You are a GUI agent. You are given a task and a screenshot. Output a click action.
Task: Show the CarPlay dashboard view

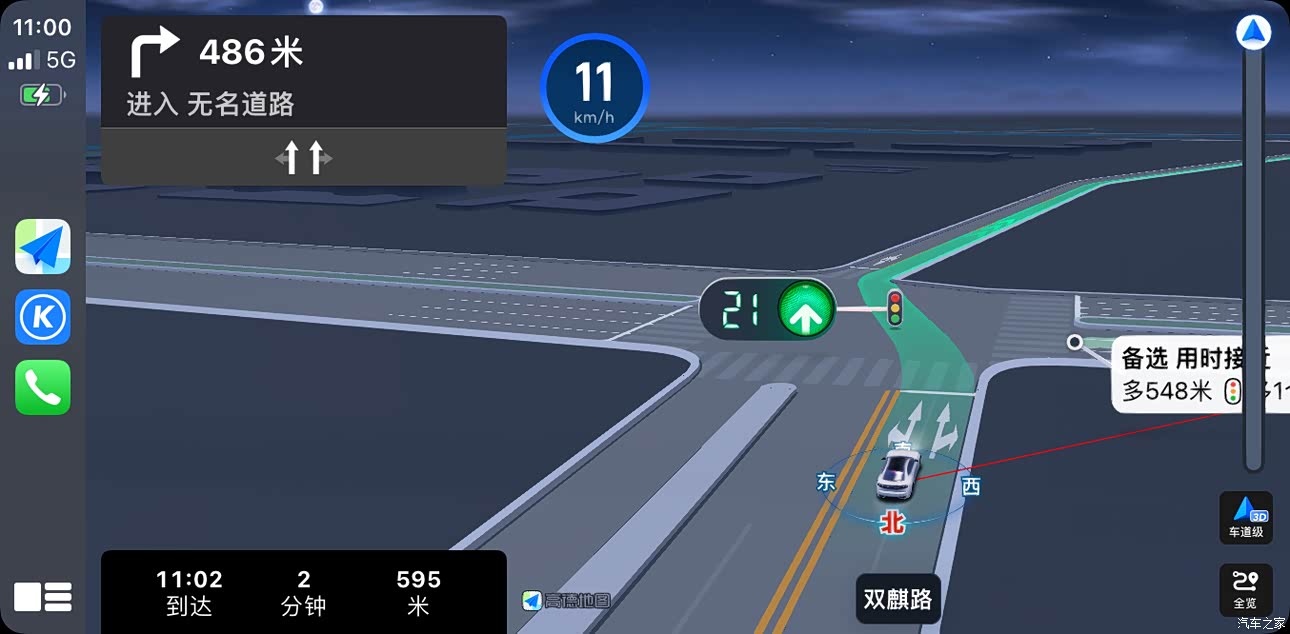pyautogui.click(x=43, y=597)
